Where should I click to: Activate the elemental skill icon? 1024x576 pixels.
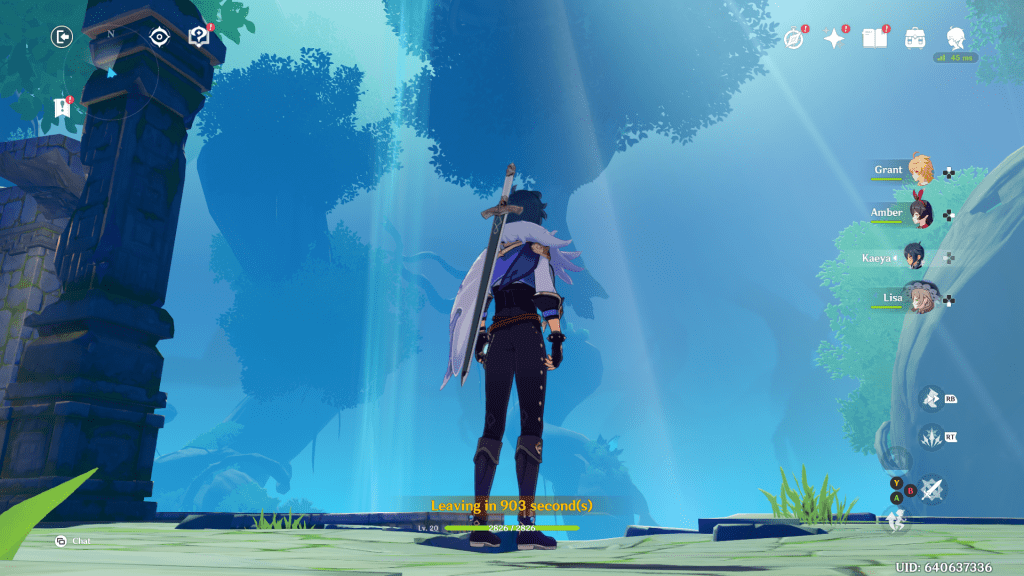pos(931,399)
